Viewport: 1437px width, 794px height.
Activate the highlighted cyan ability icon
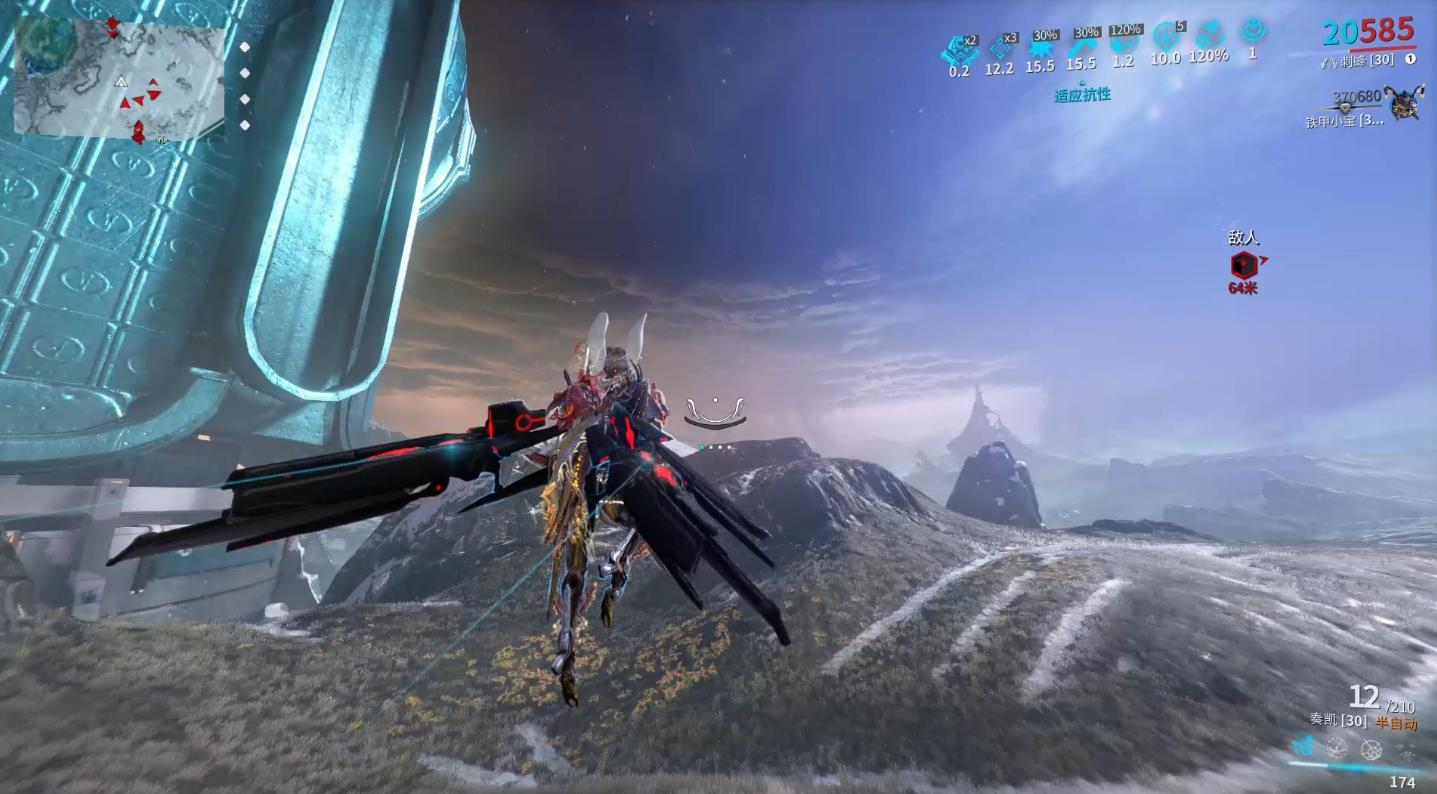[1303, 746]
